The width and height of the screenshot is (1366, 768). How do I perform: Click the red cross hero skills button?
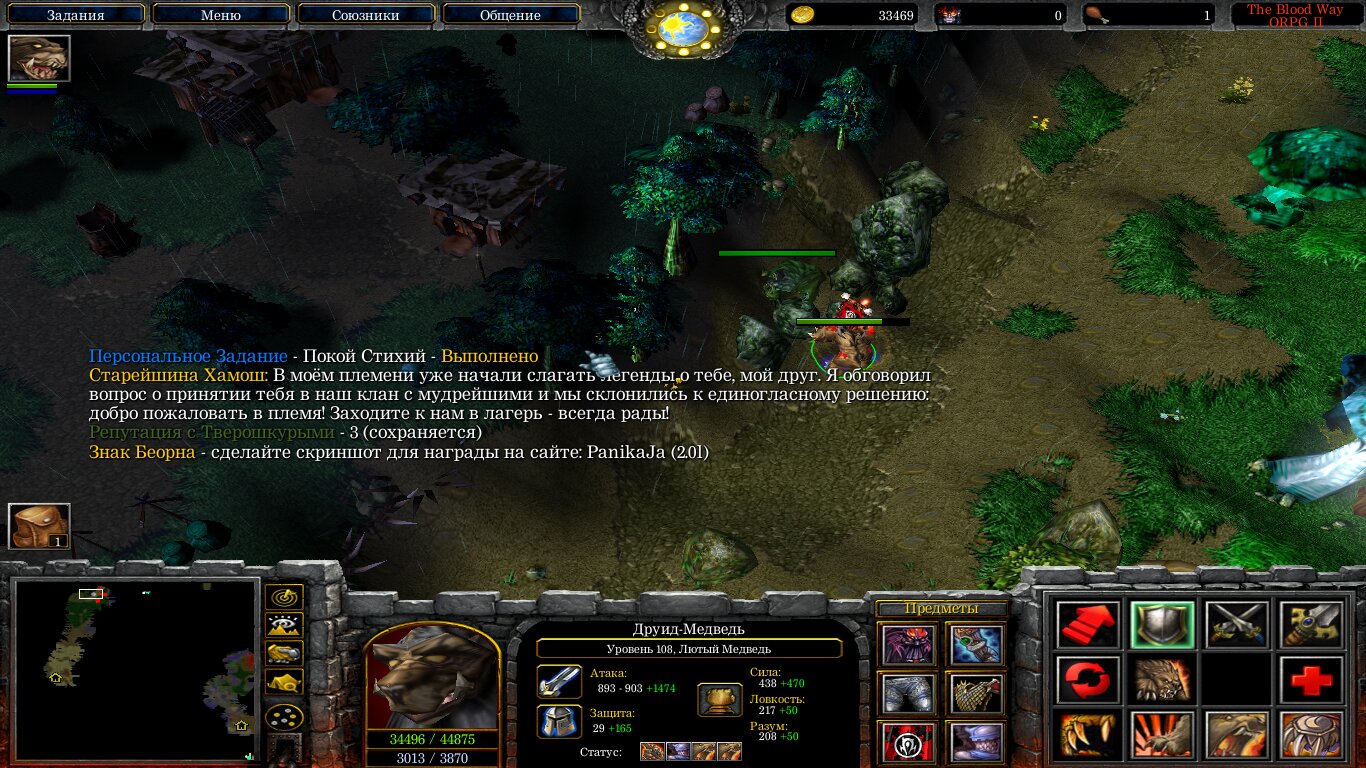pos(1311,680)
